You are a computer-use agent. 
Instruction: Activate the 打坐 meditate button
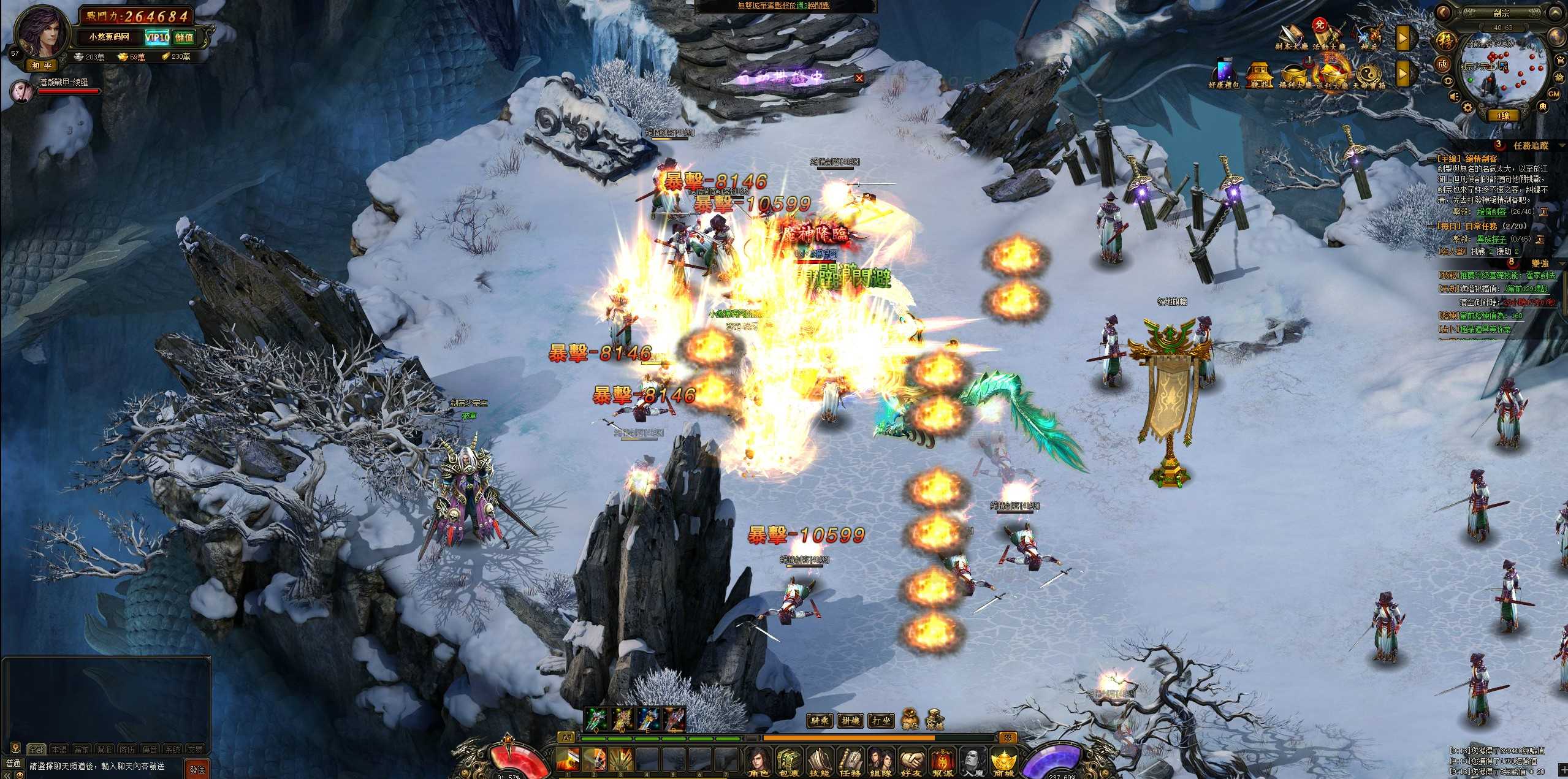[x=880, y=721]
